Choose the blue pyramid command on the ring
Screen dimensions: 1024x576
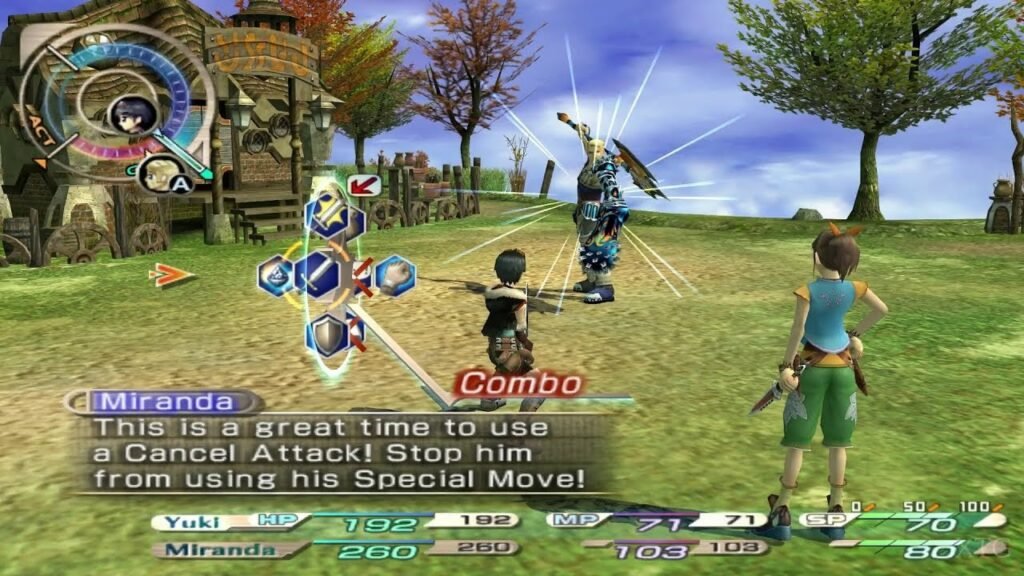(275, 275)
